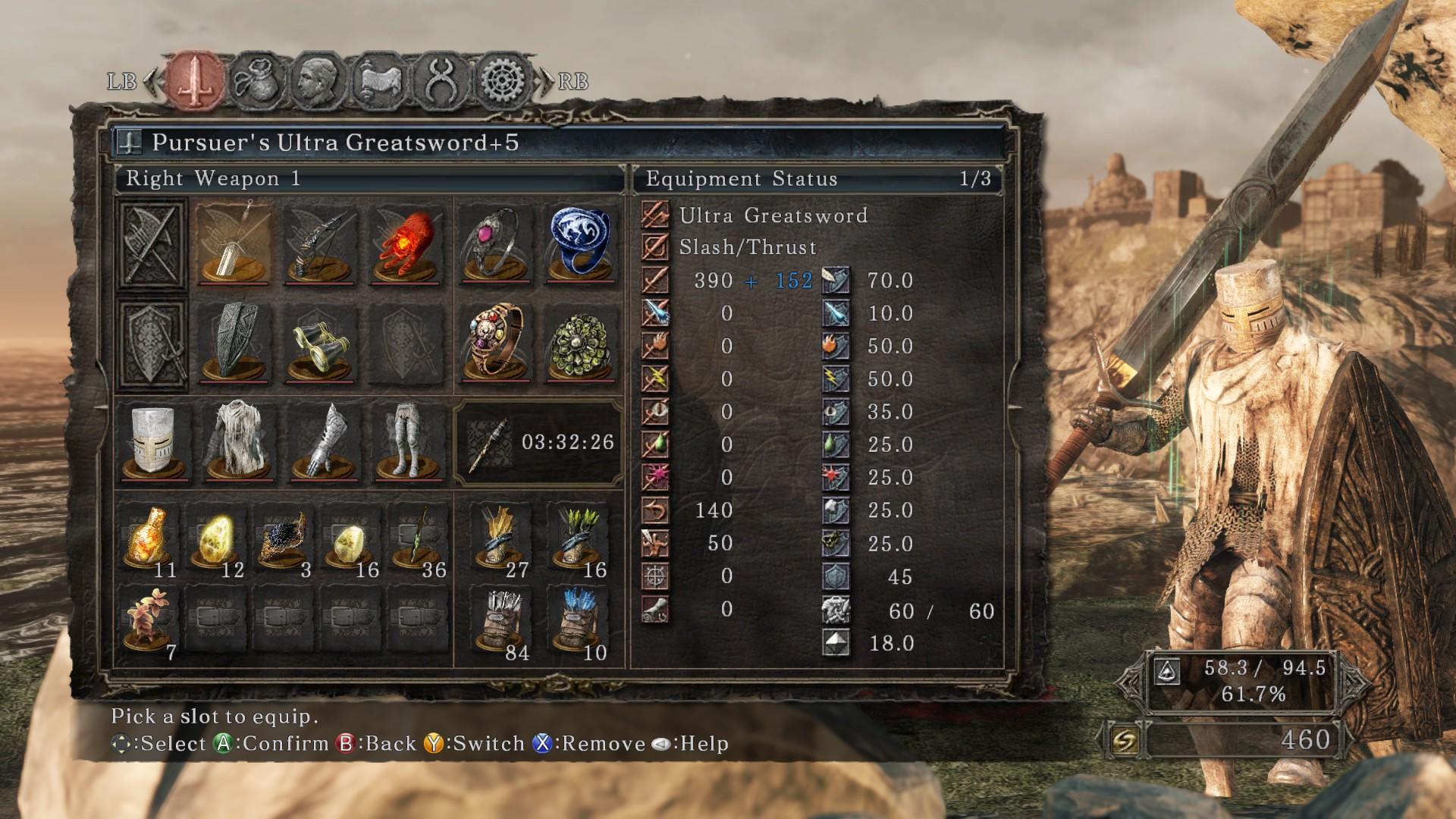Select the multi-jeweled bronze ring slot
This screenshot has height=819, width=1456.
pos(496,343)
